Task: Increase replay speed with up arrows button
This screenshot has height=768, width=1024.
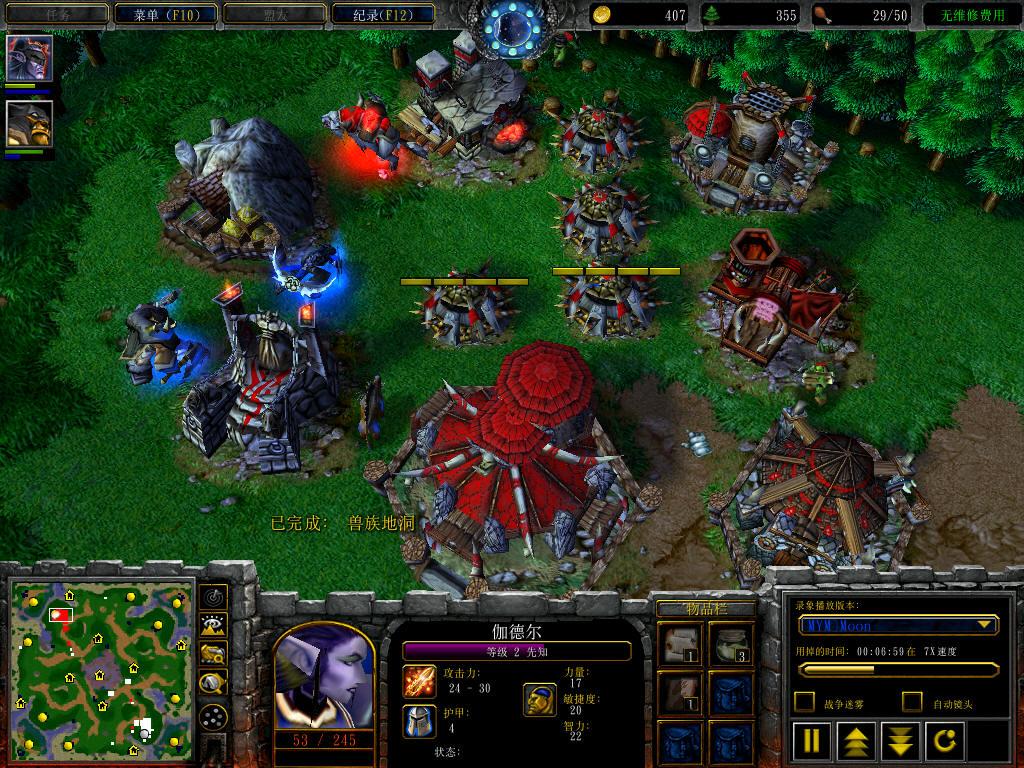Action: pyautogui.click(x=858, y=741)
